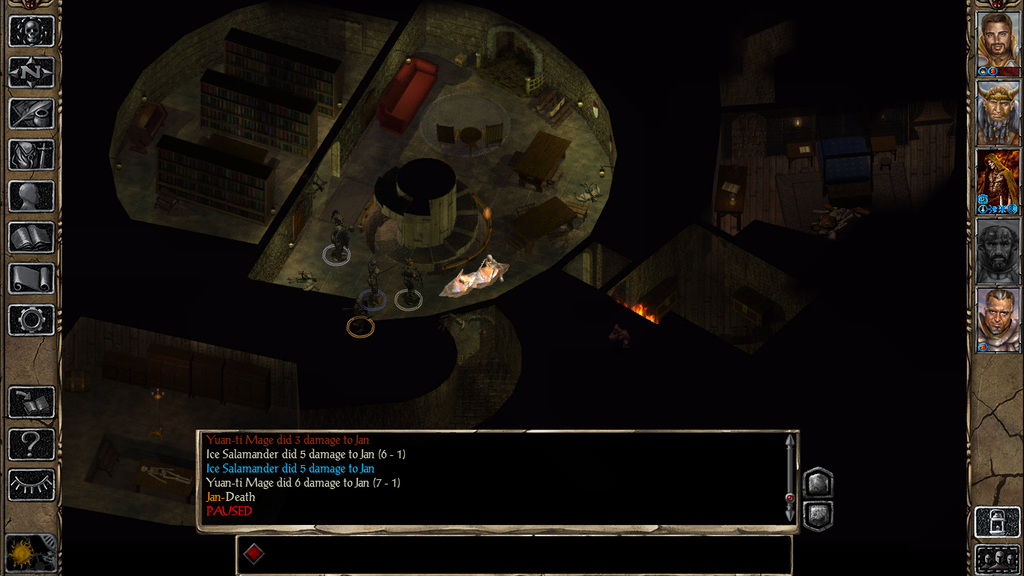Open help with the question mark button

(31, 443)
